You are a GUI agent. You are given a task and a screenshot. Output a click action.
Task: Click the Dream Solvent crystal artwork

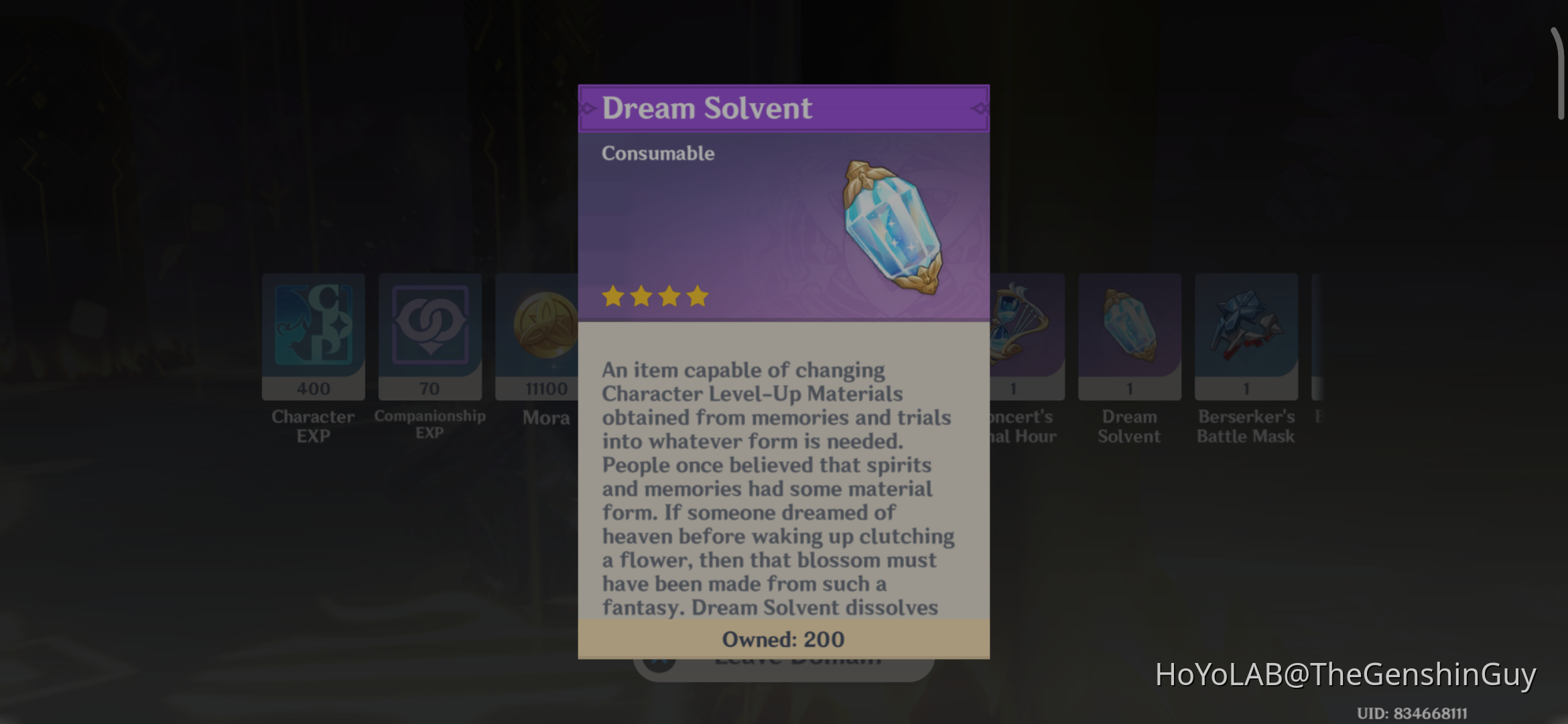891,228
